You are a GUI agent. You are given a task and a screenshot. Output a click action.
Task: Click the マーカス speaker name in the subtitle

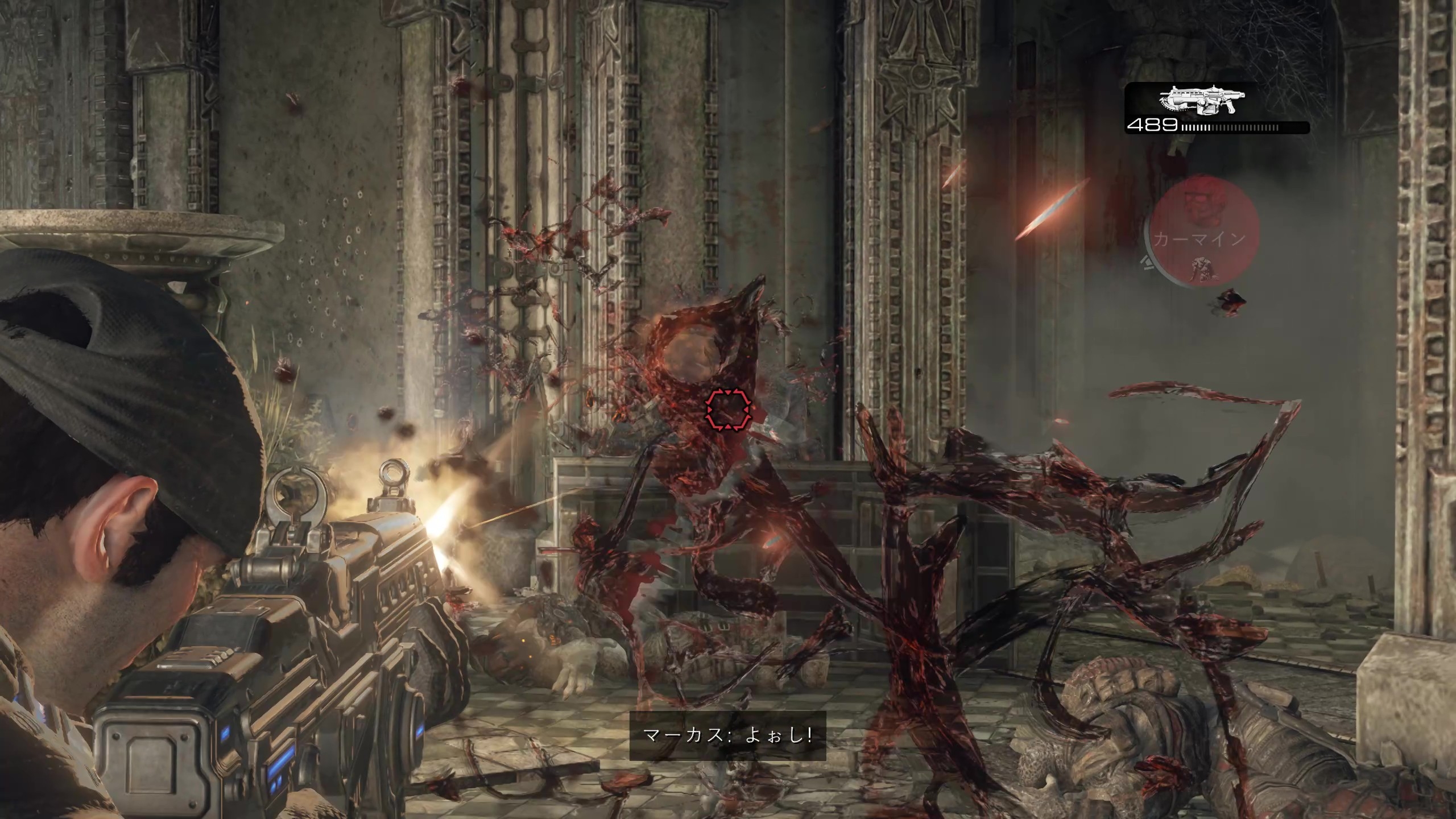[685, 738]
